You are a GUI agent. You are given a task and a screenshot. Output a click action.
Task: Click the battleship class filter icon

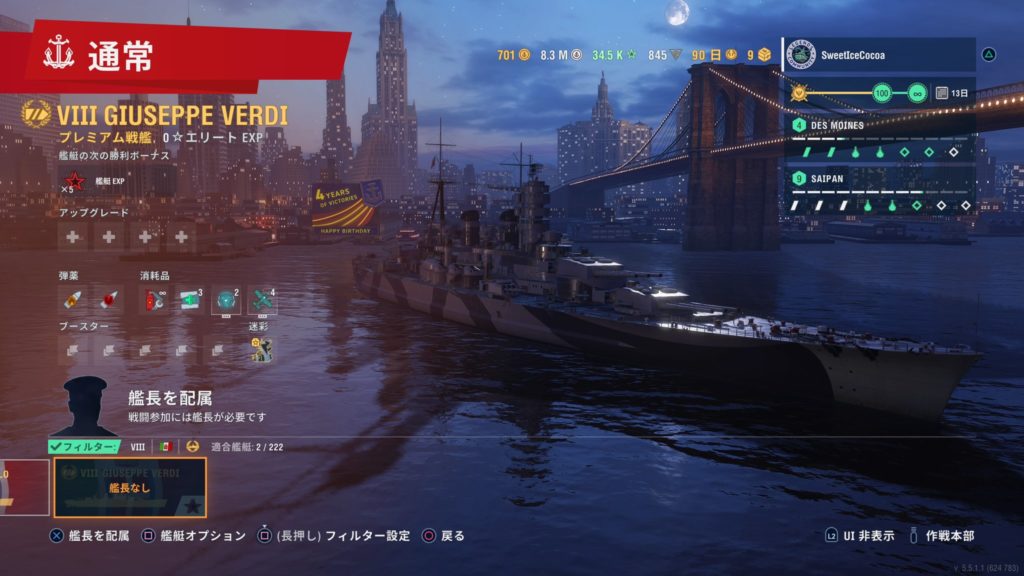pyautogui.click(x=192, y=446)
